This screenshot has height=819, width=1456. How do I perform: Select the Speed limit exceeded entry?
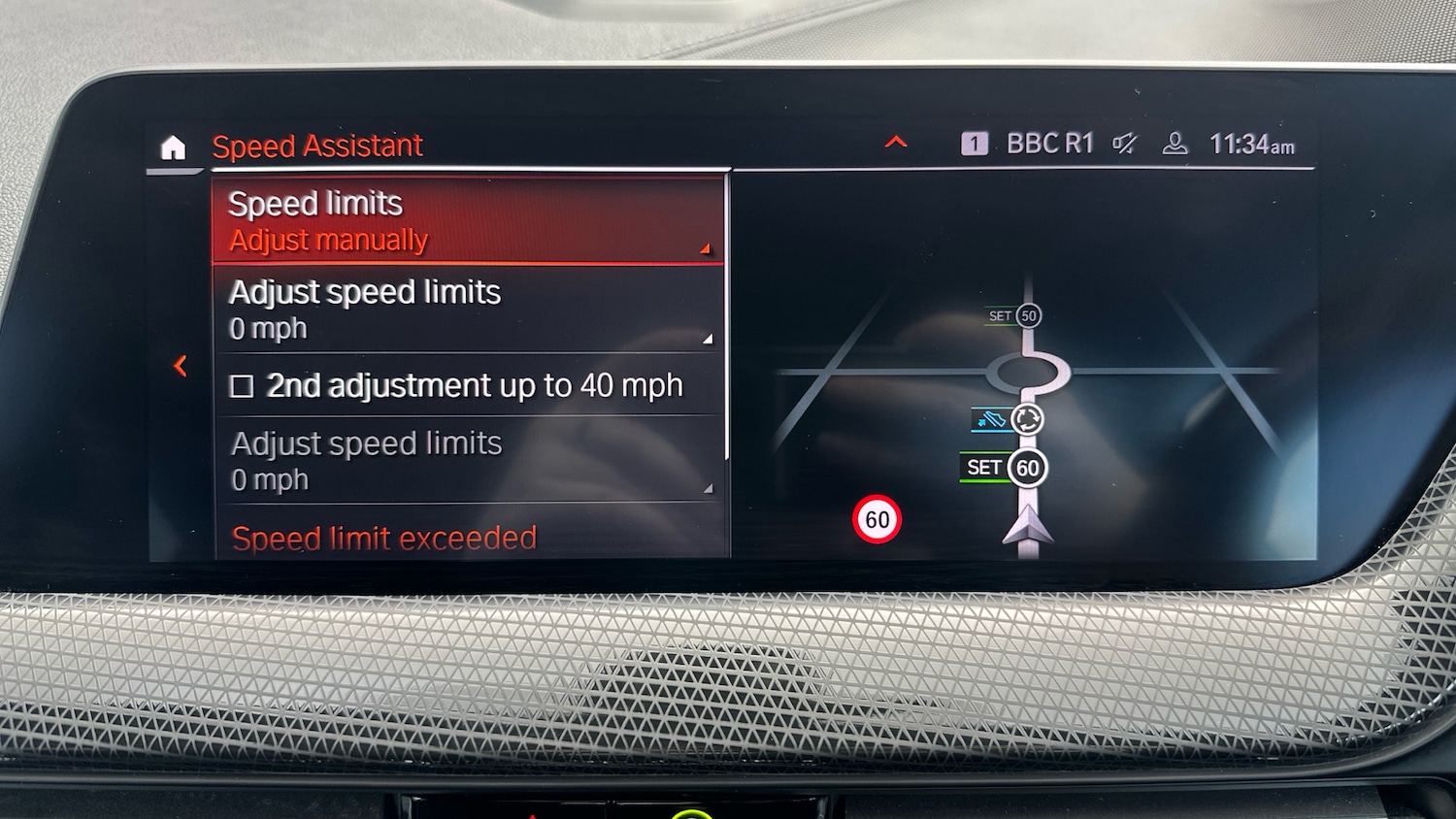tap(383, 539)
